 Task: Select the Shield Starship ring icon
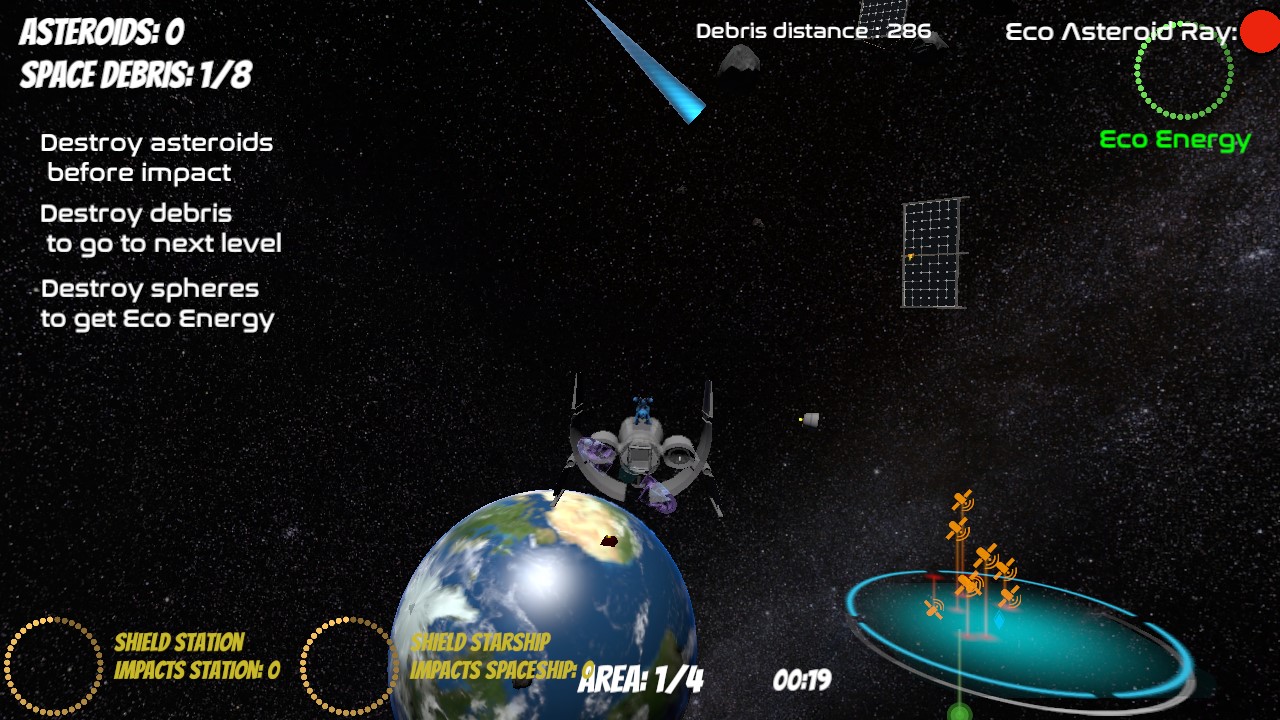(x=349, y=666)
